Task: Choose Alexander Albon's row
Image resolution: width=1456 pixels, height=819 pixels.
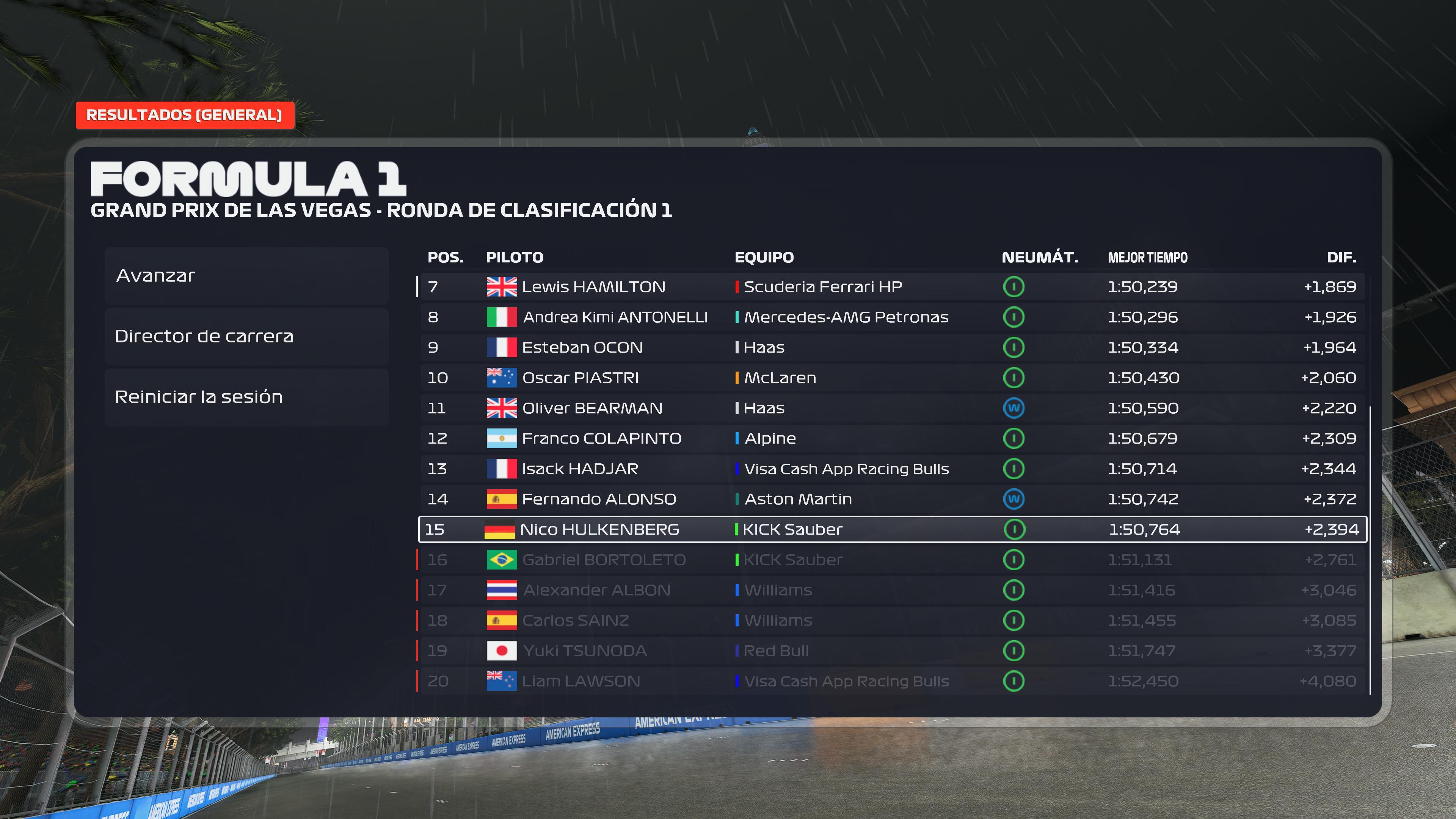Action: point(892,590)
